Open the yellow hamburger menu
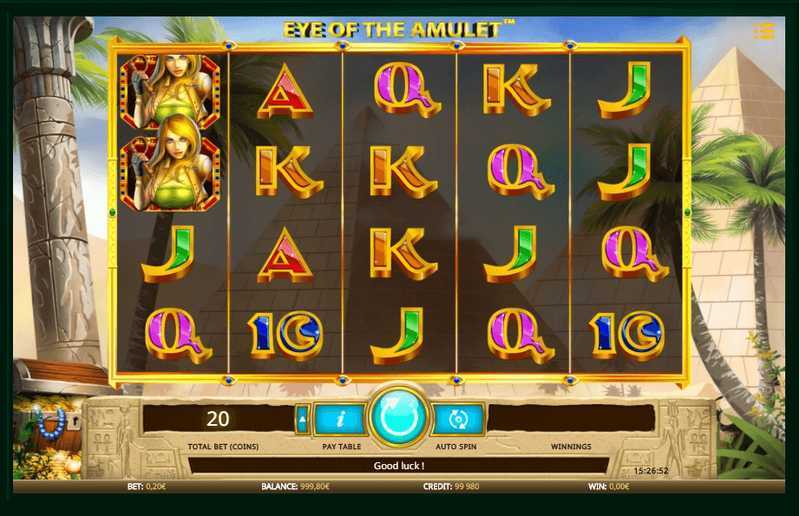 click(x=765, y=31)
